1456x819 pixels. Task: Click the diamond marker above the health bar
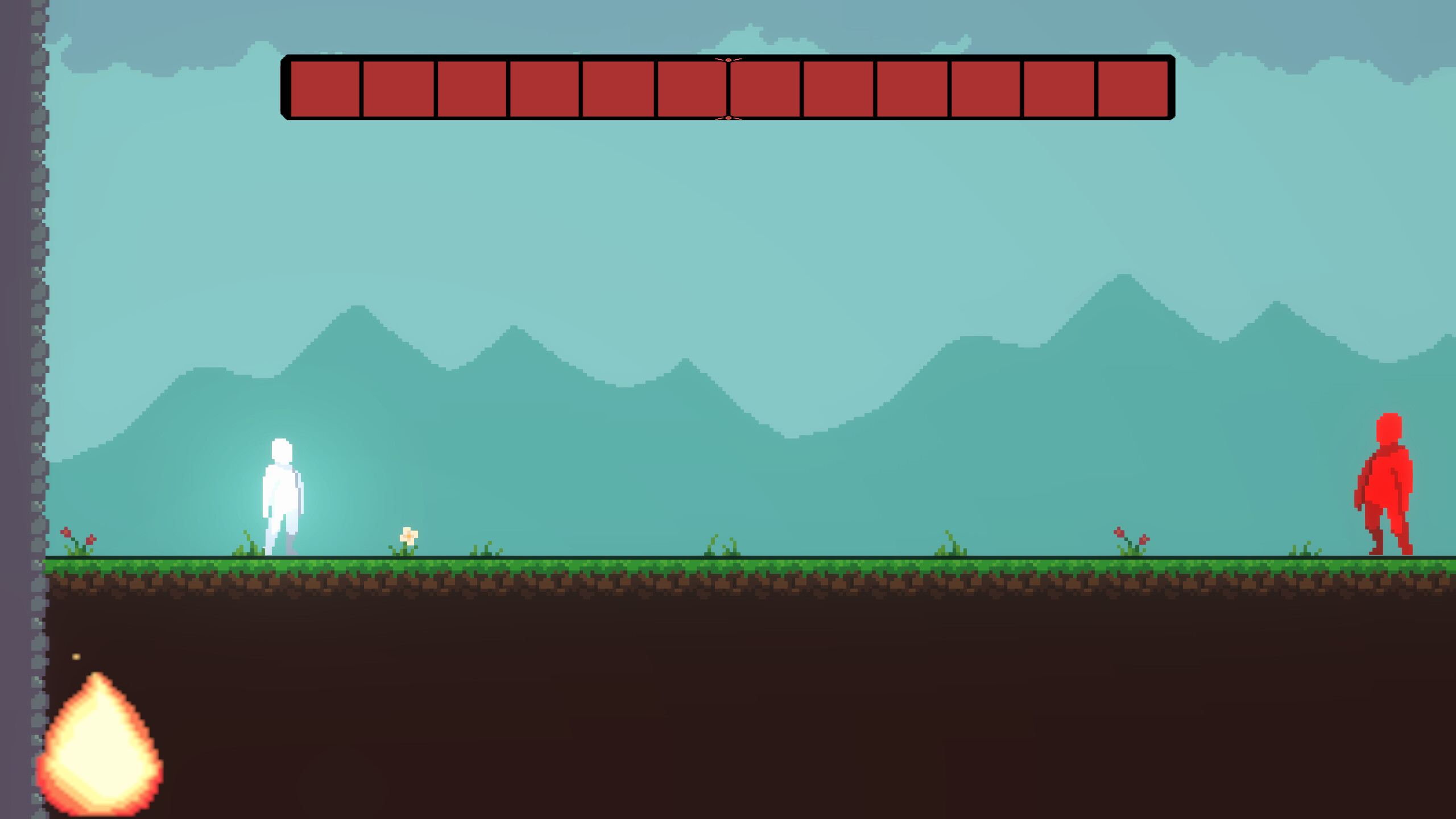(728, 60)
